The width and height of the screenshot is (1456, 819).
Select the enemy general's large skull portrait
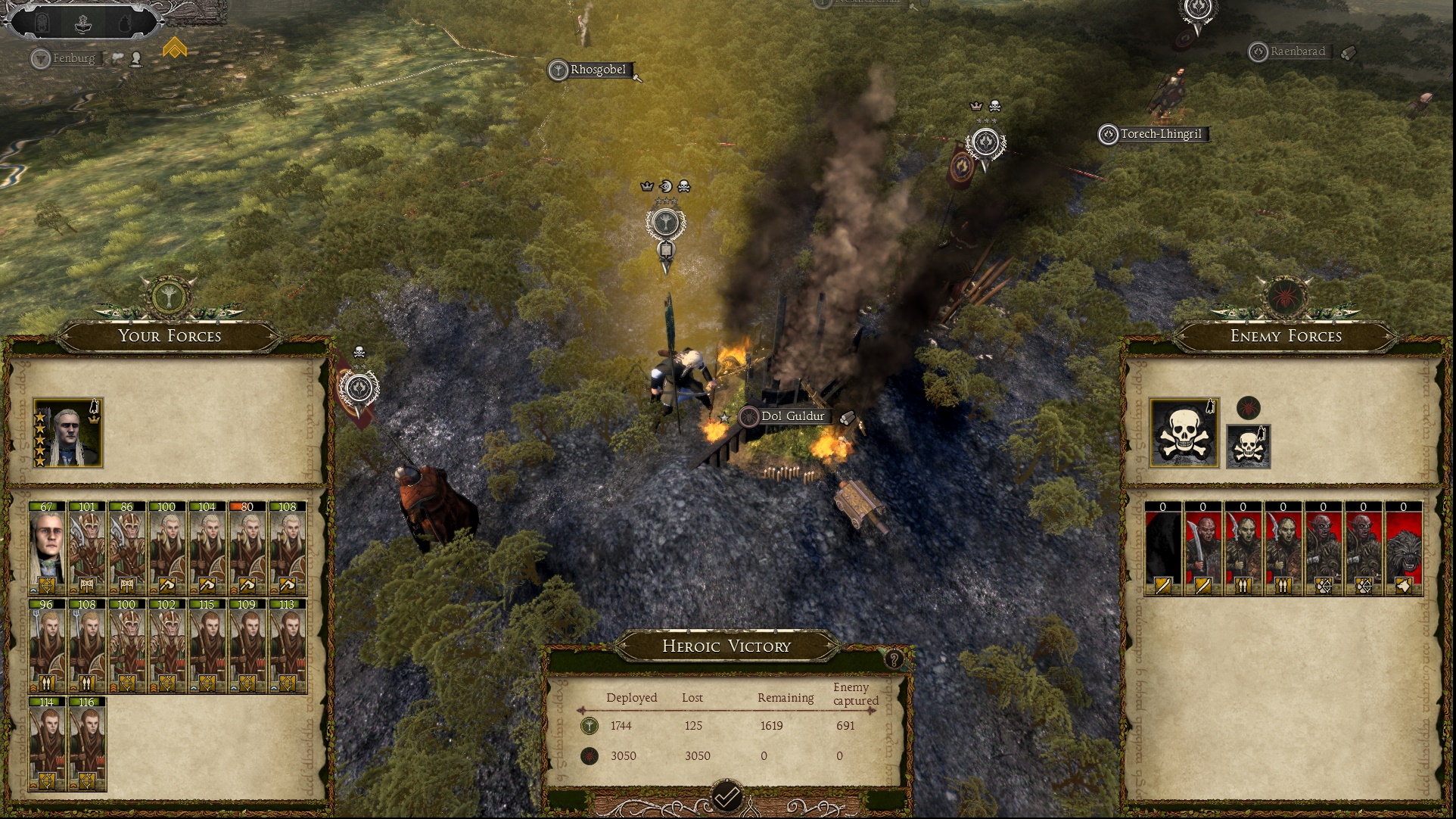tap(1184, 433)
